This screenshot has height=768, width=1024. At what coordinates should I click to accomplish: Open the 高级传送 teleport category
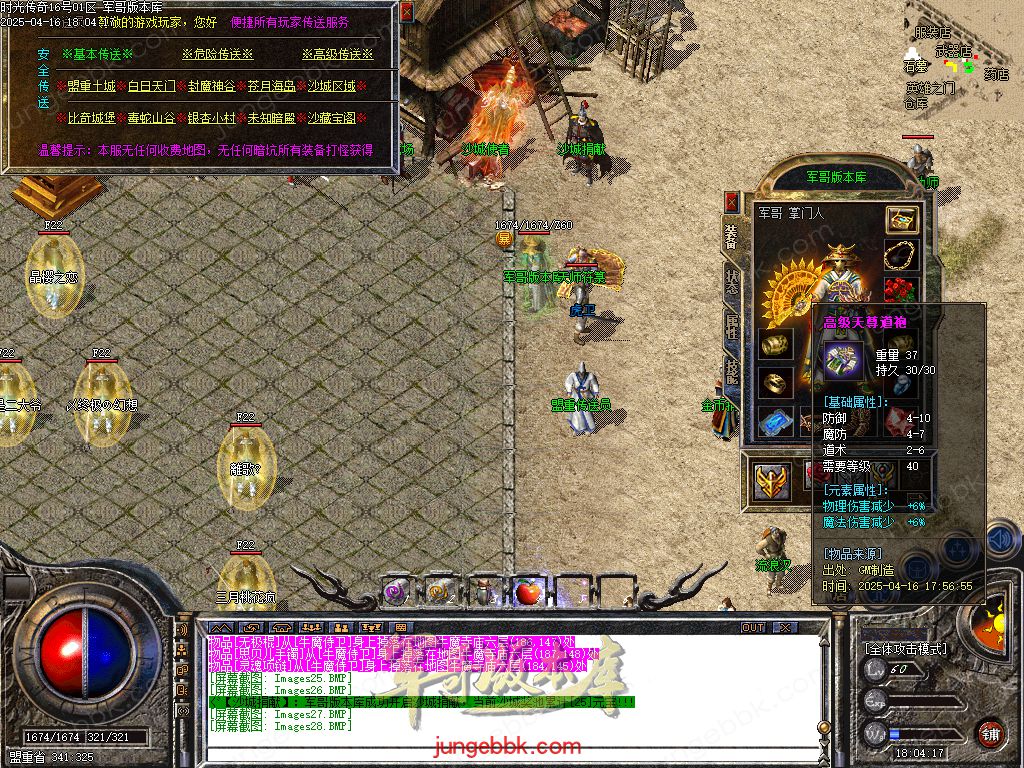pyautogui.click(x=337, y=54)
